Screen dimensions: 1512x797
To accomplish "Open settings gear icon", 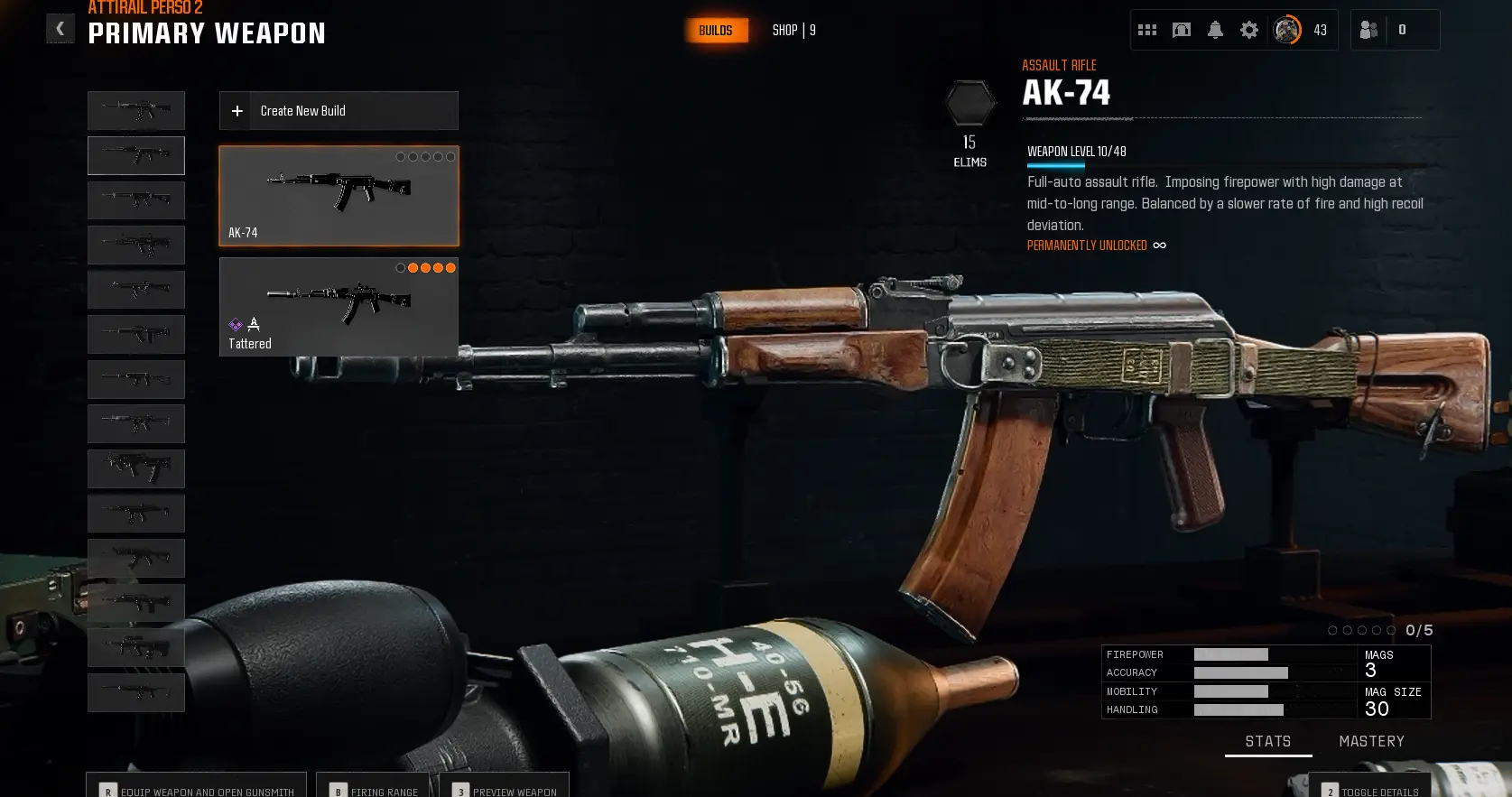I will point(1249,30).
